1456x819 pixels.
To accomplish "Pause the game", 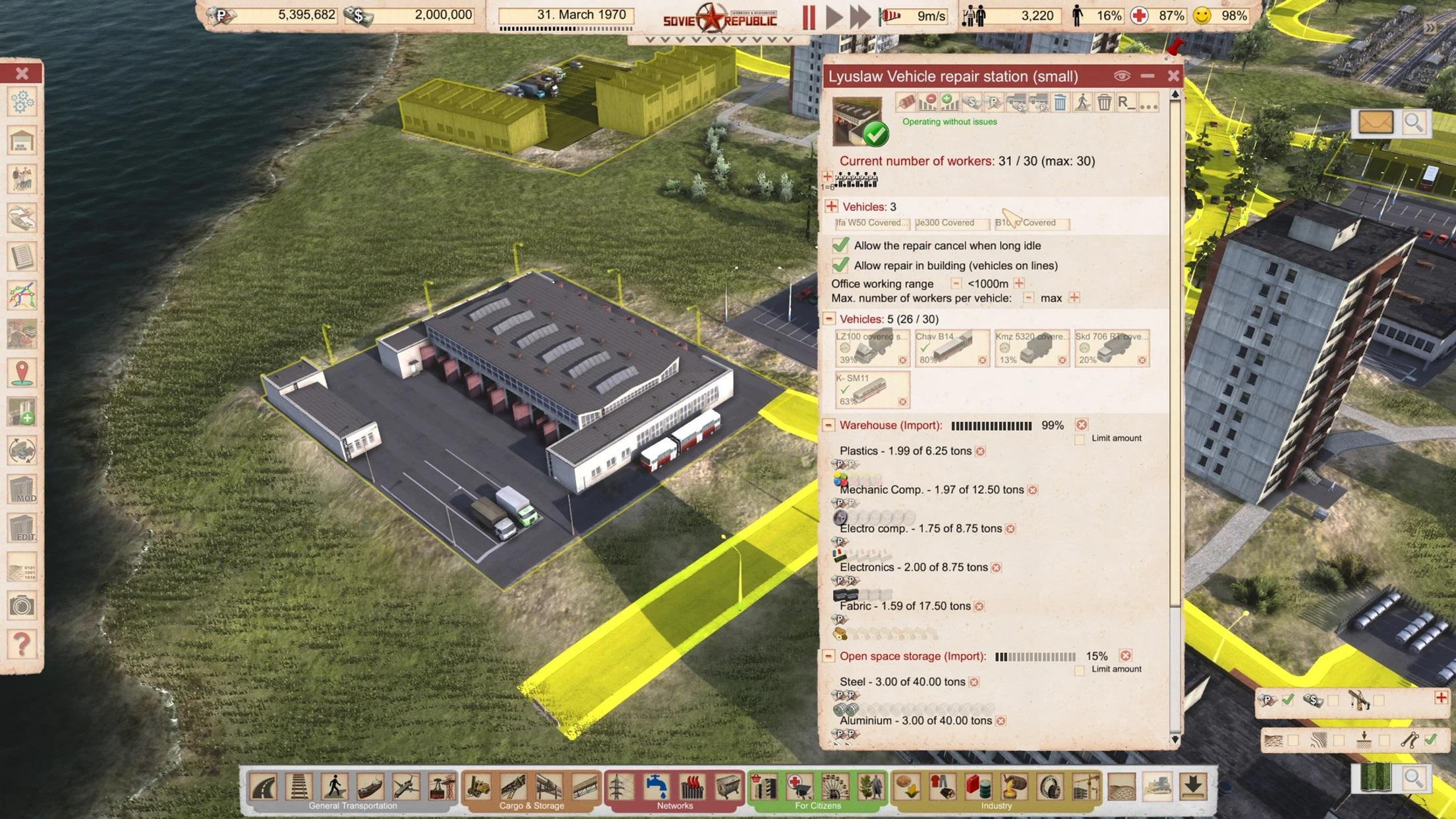I will (809, 16).
